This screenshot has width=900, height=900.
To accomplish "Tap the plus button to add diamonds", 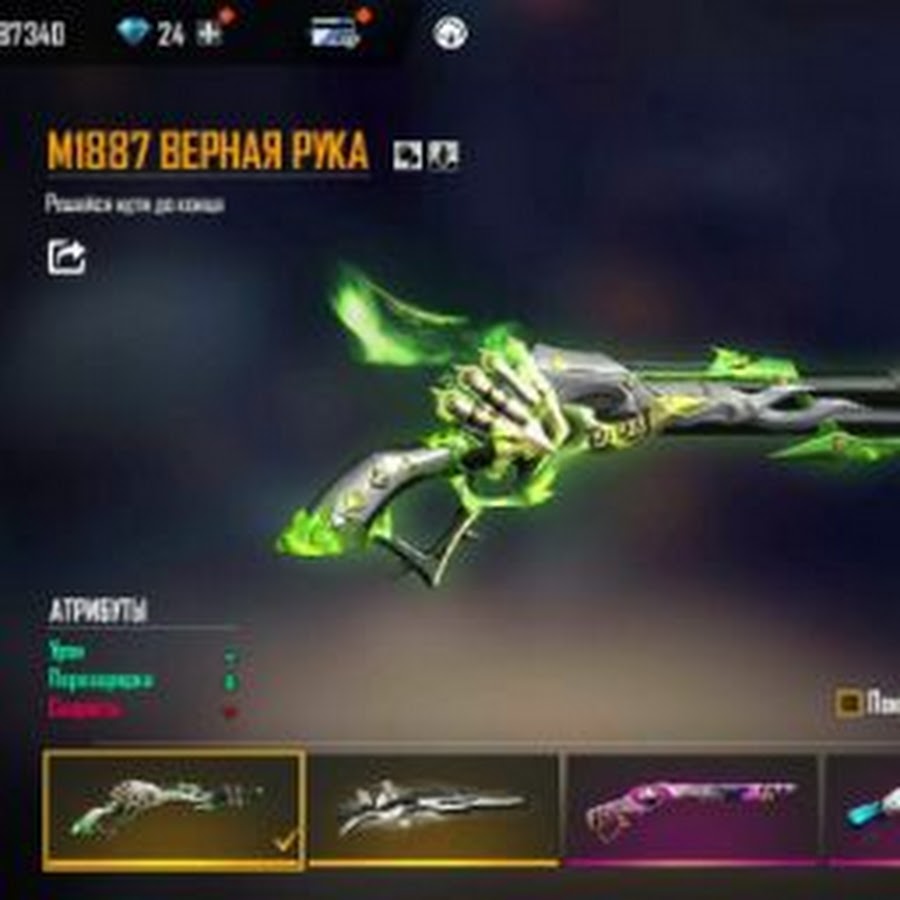I will click(x=208, y=34).
